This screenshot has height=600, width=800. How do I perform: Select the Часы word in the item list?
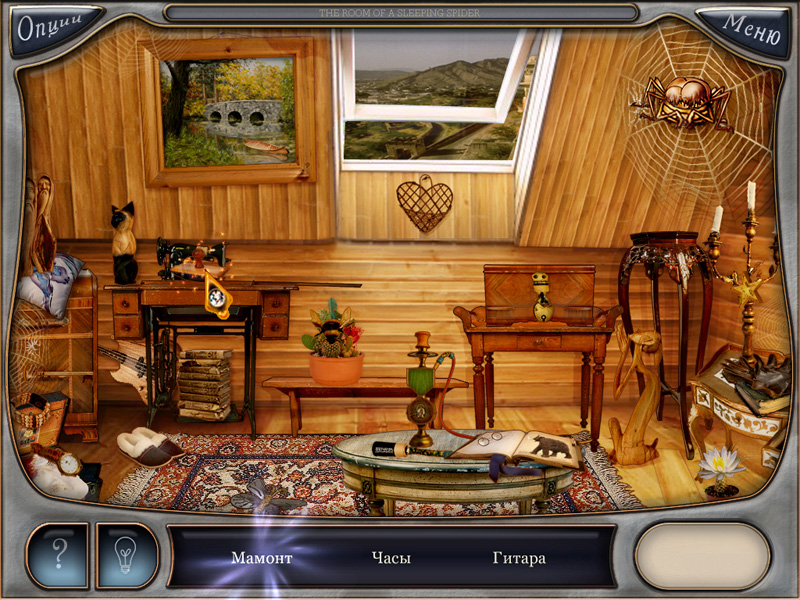[391, 558]
